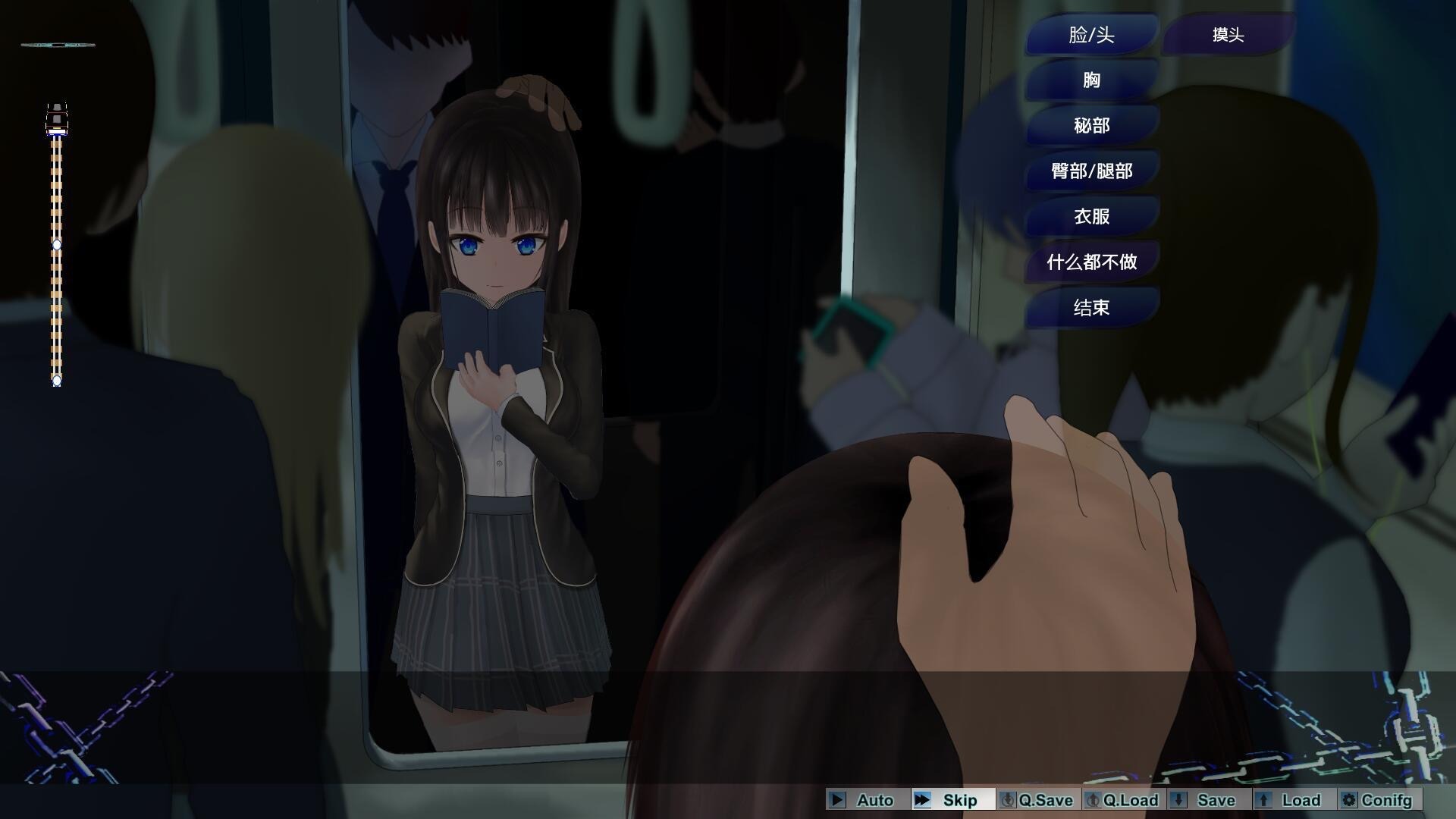Click the middle station marker on the track

tap(57, 245)
